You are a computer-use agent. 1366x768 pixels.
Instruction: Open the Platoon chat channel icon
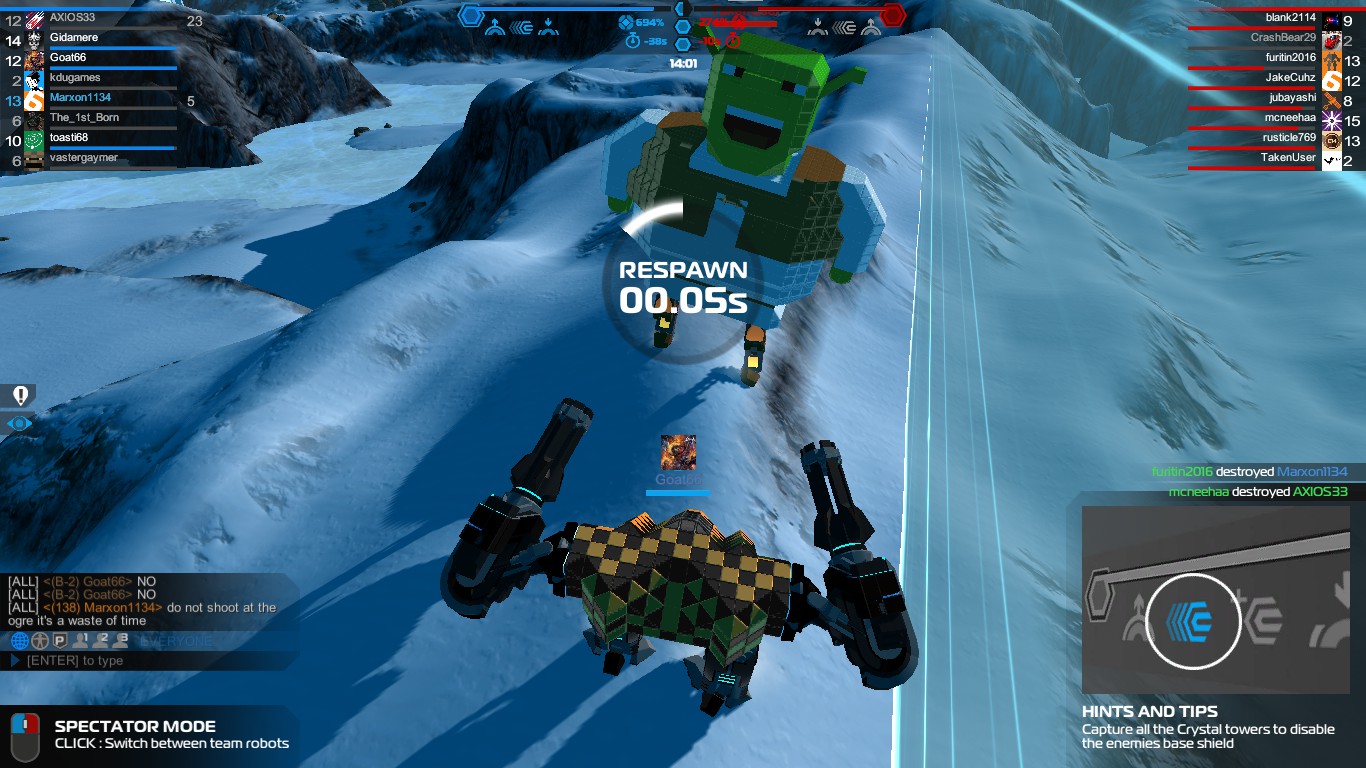(x=59, y=641)
